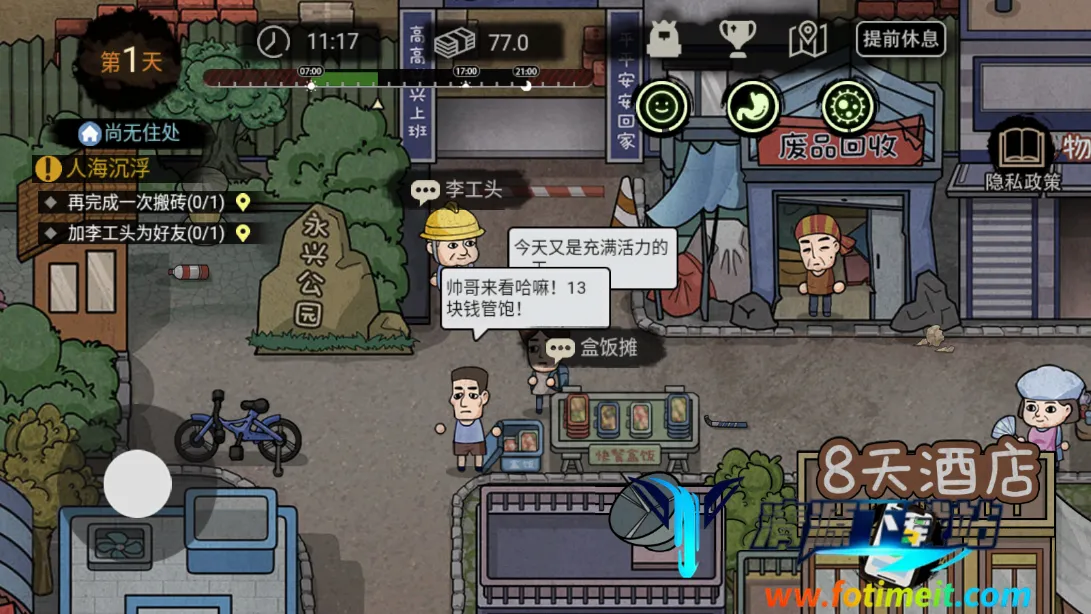Screen dimensions: 1091x614
Task: Check the germ health status icon
Action: tap(847, 104)
